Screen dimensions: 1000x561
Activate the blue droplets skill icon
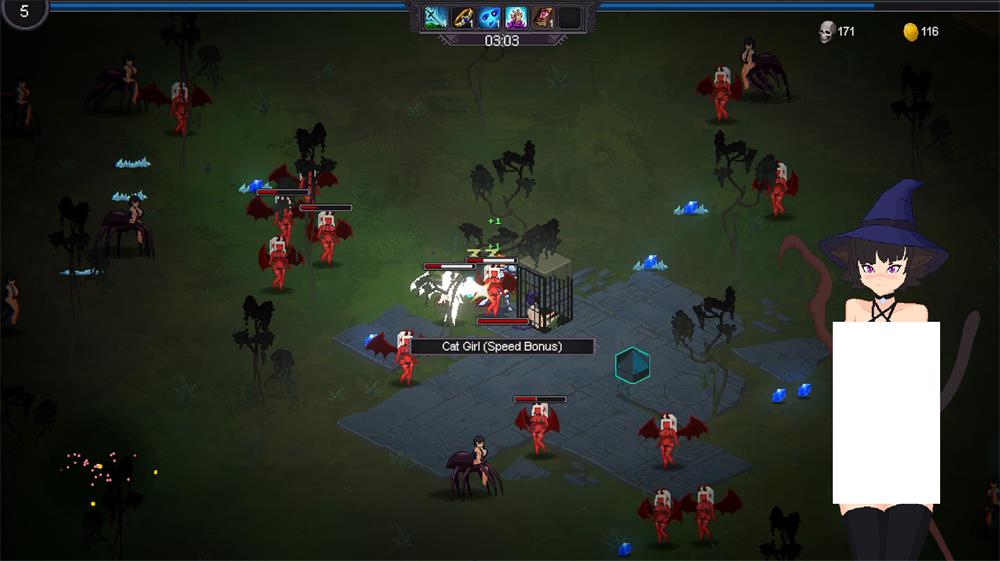(x=489, y=17)
